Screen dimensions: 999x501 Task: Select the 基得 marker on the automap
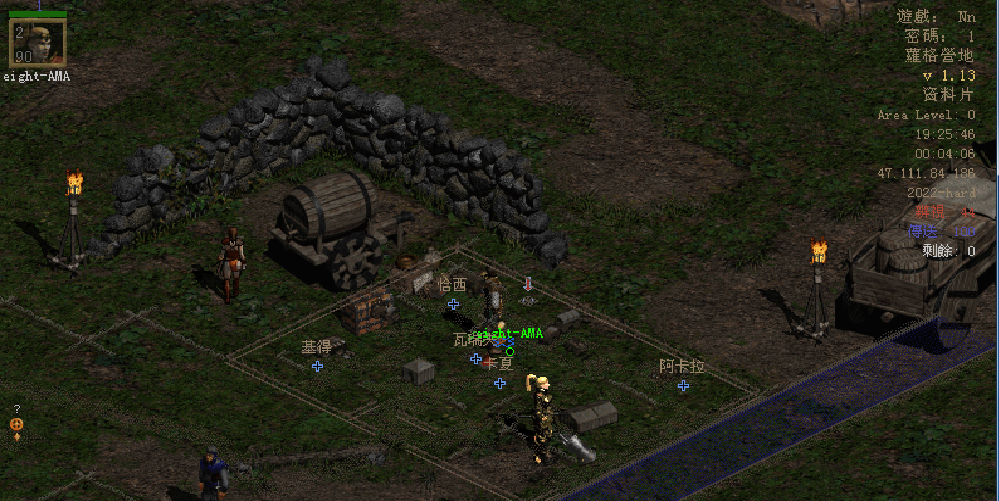pos(317,366)
